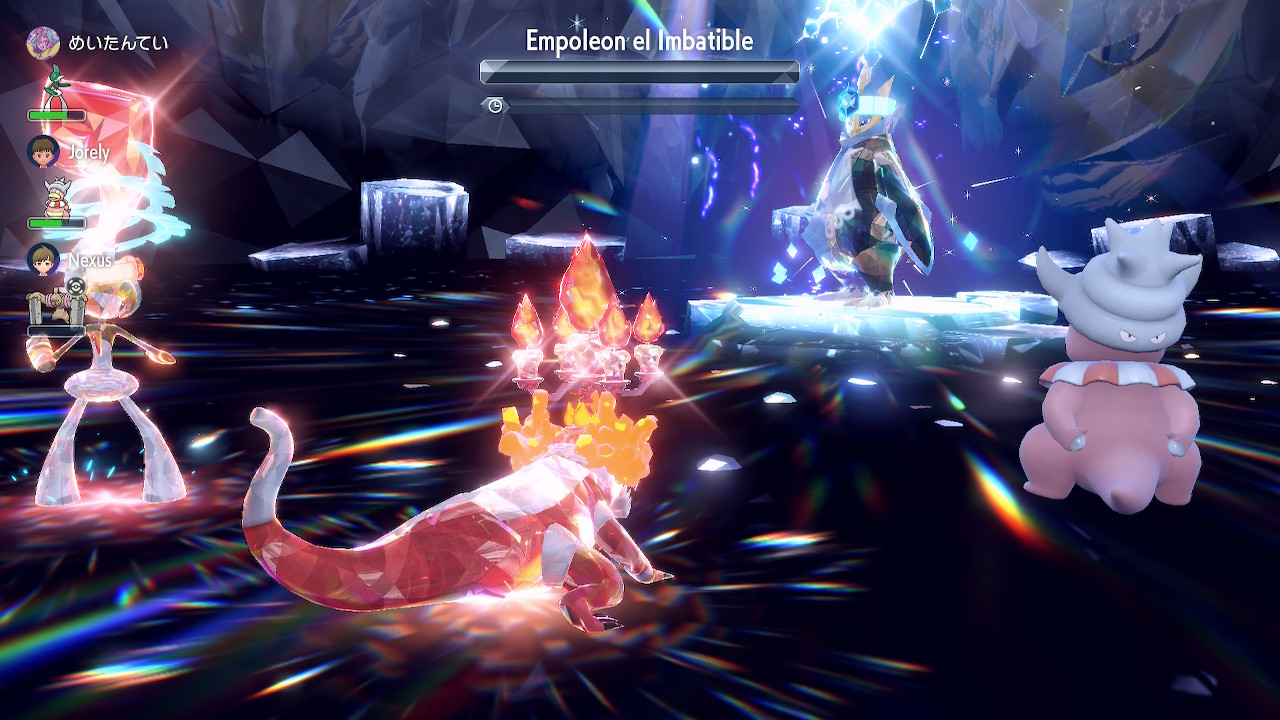The height and width of the screenshot is (720, 1280).
Task: Pick the Slowking party icon
Action: pyautogui.click(x=54, y=197)
